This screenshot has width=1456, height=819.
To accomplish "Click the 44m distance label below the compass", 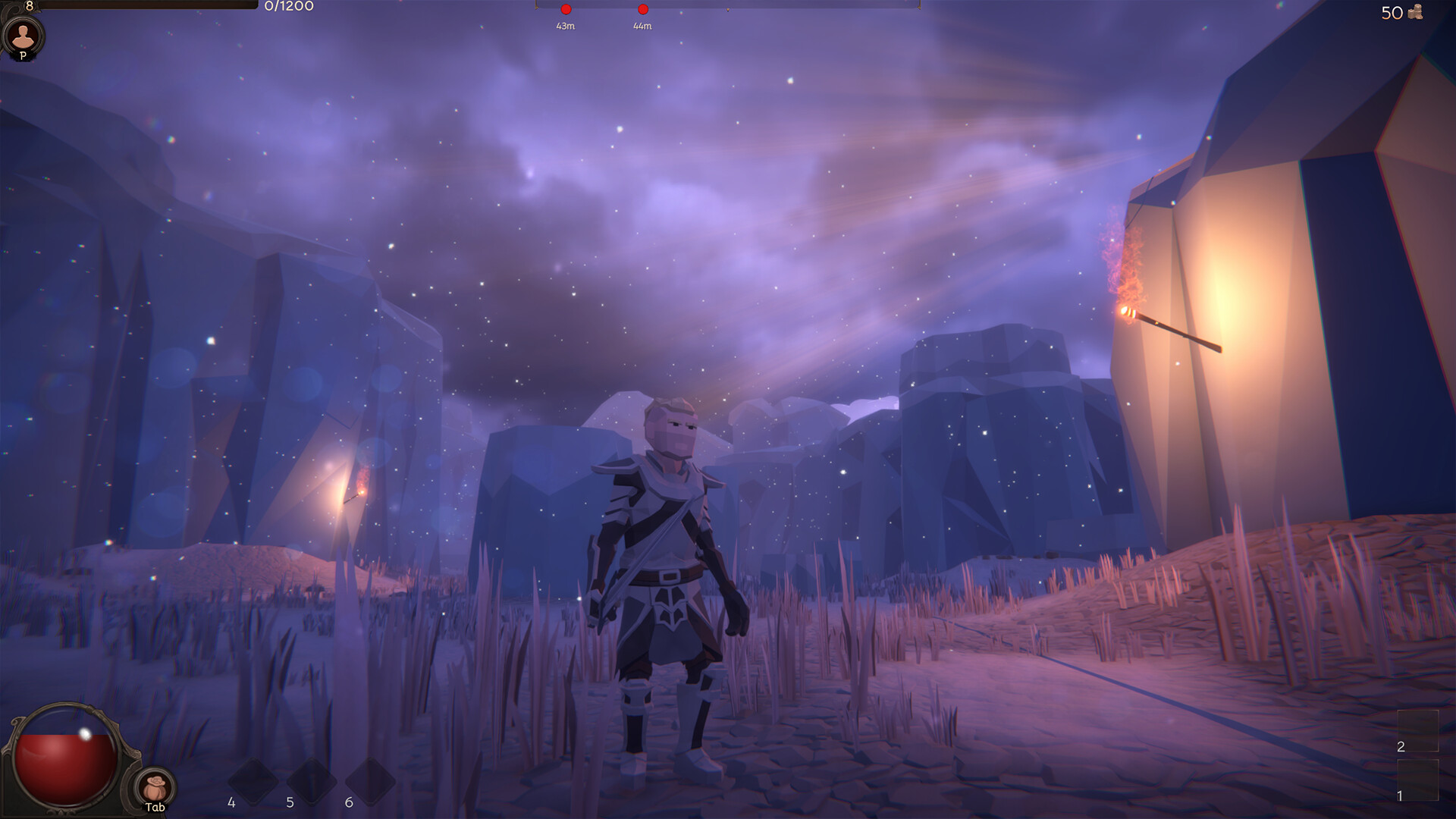I will point(642,25).
